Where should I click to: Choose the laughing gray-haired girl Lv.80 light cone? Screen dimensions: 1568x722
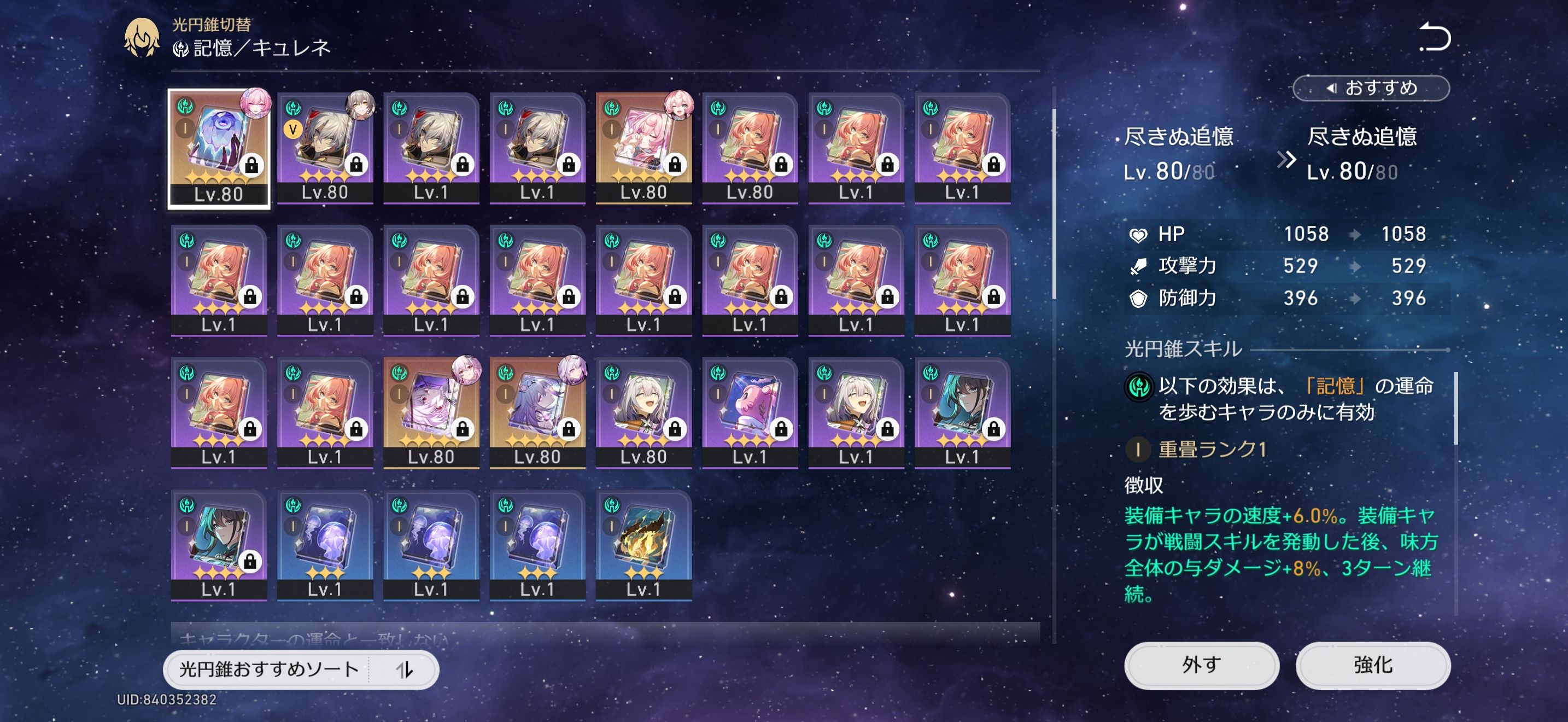click(x=643, y=413)
